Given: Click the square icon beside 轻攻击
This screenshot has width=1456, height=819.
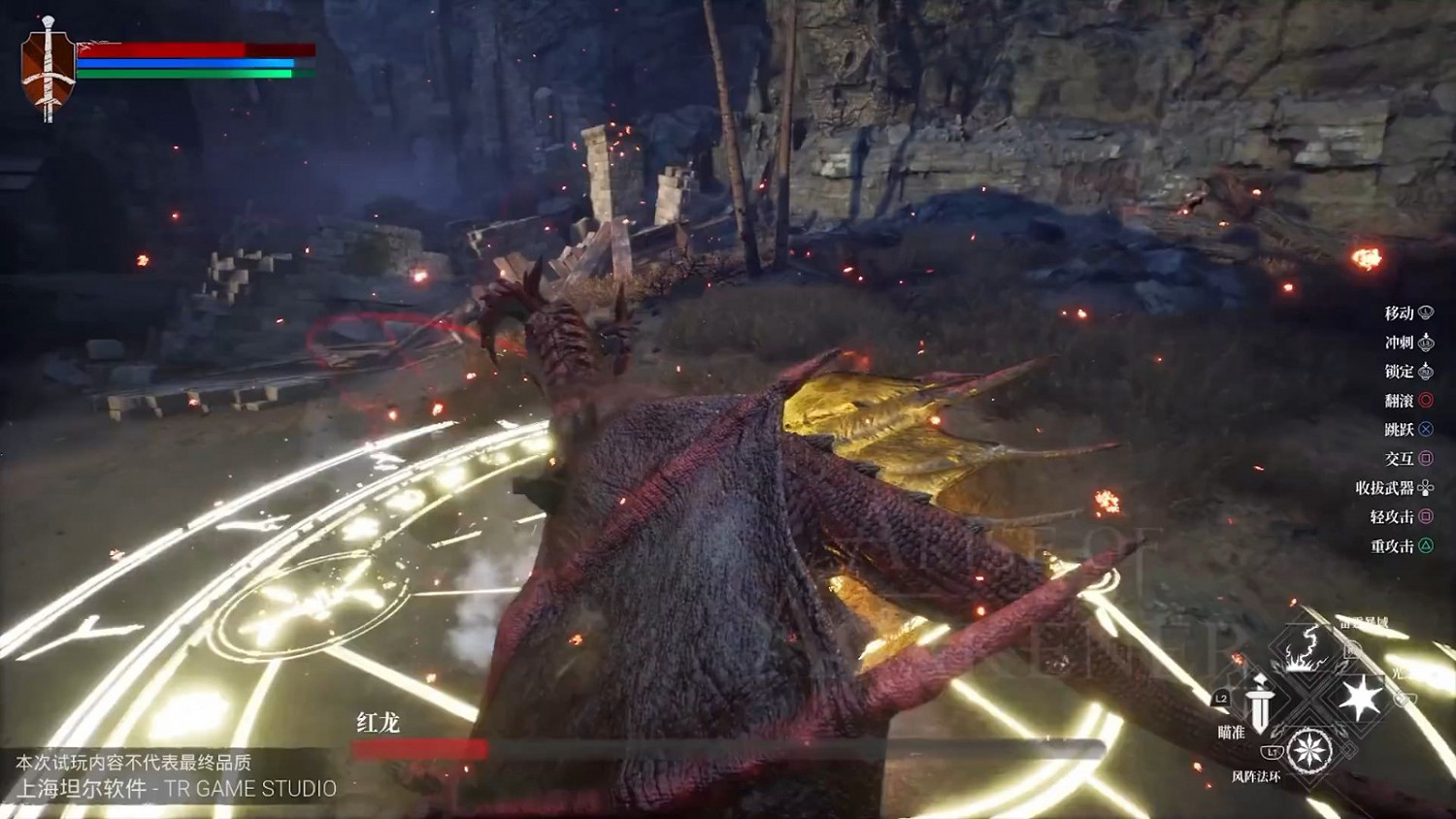Looking at the screenshot, I should point(1426,515).
